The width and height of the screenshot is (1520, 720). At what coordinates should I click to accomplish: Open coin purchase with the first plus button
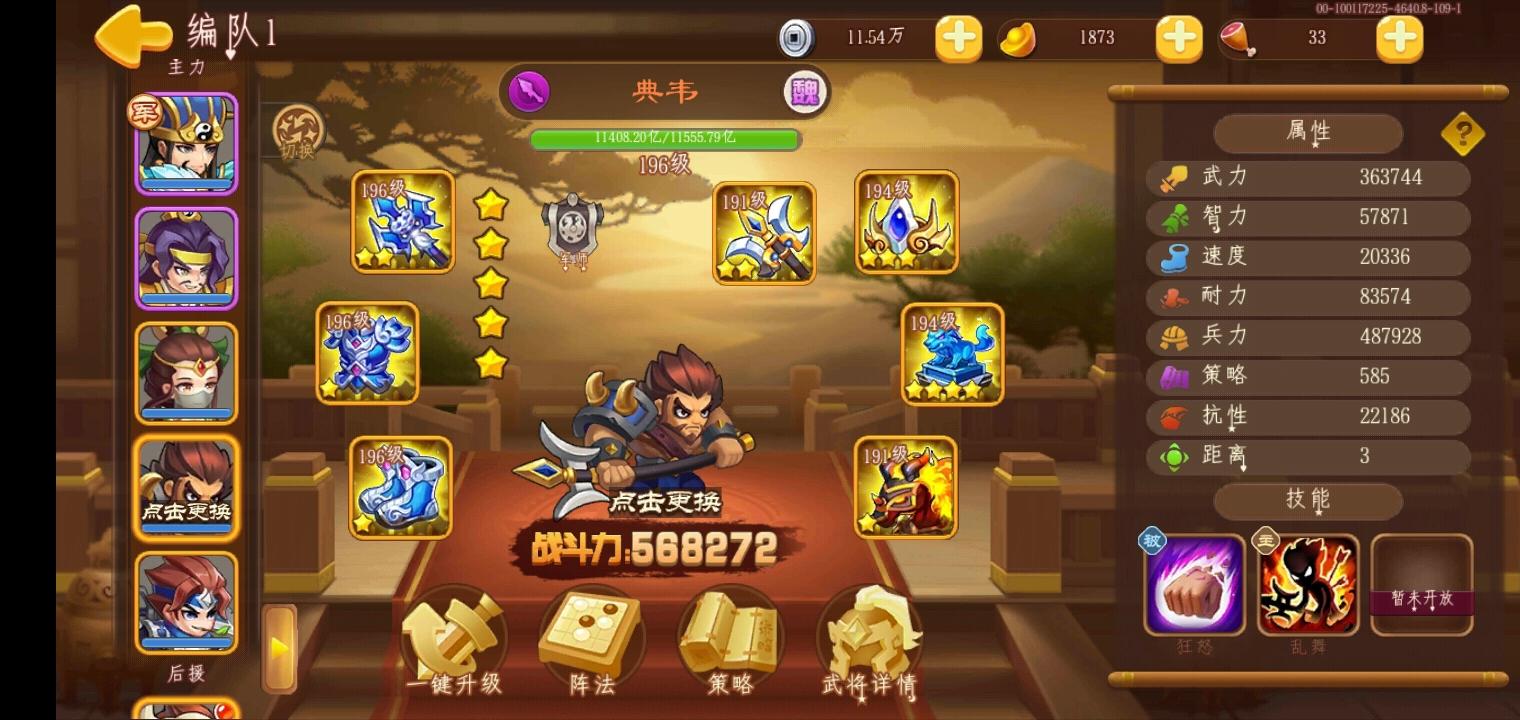point(957,40)
